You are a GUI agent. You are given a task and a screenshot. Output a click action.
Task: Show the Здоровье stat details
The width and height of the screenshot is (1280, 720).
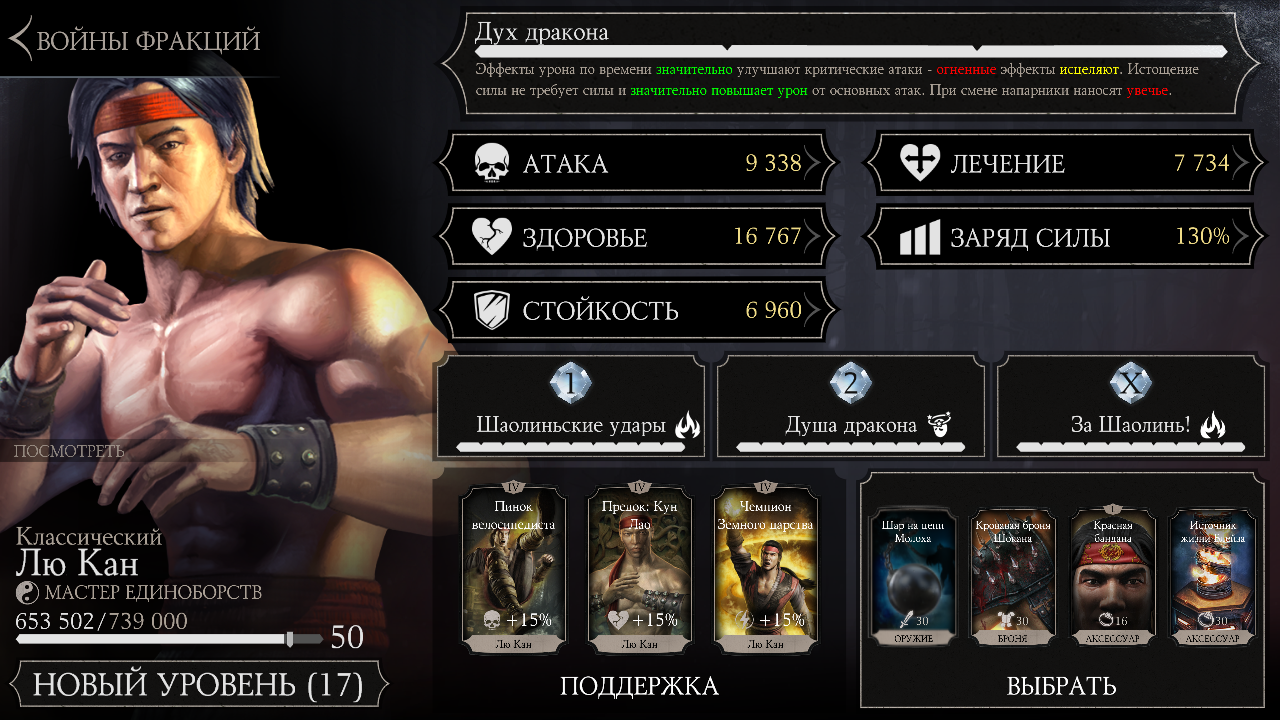pos(637,237)
